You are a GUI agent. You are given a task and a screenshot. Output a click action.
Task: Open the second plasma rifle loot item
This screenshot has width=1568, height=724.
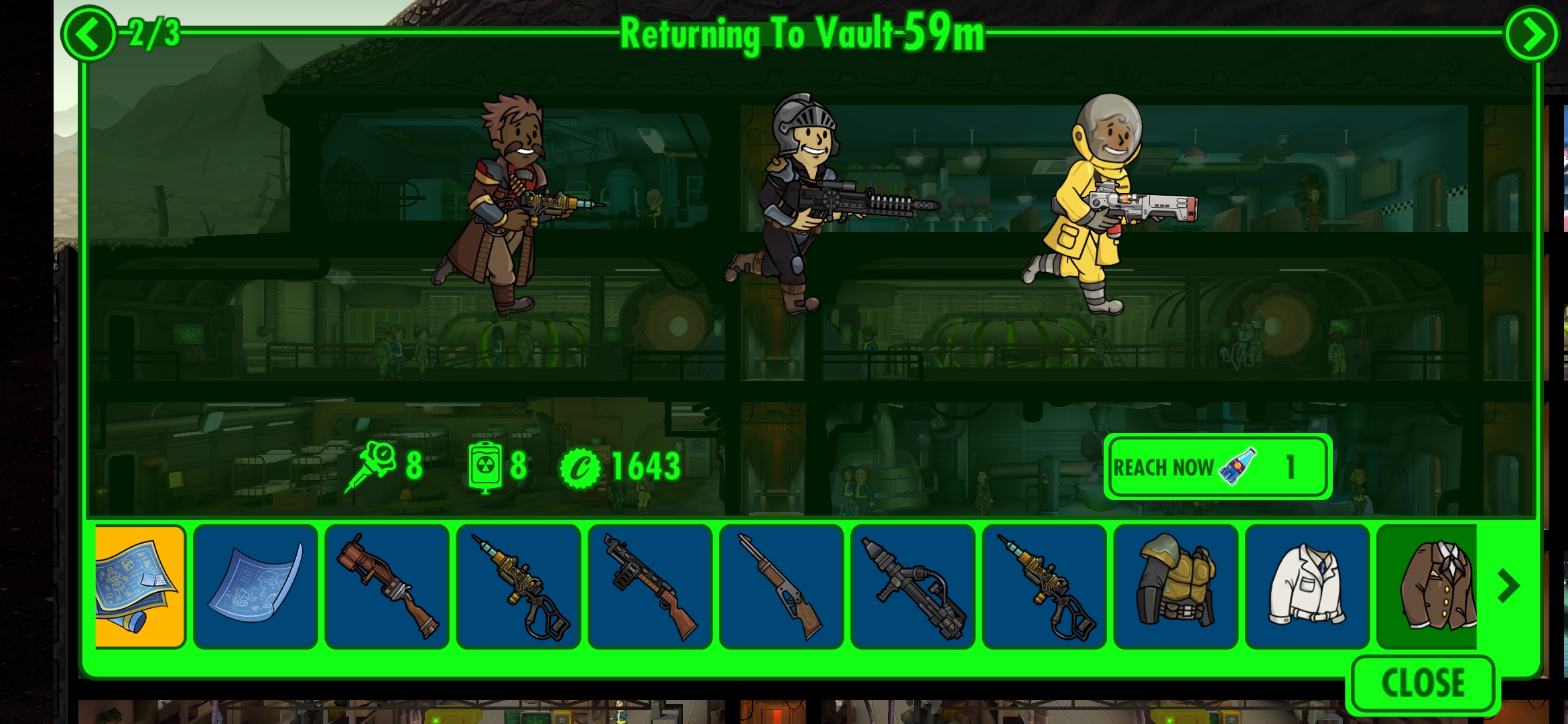[1044, 585]
